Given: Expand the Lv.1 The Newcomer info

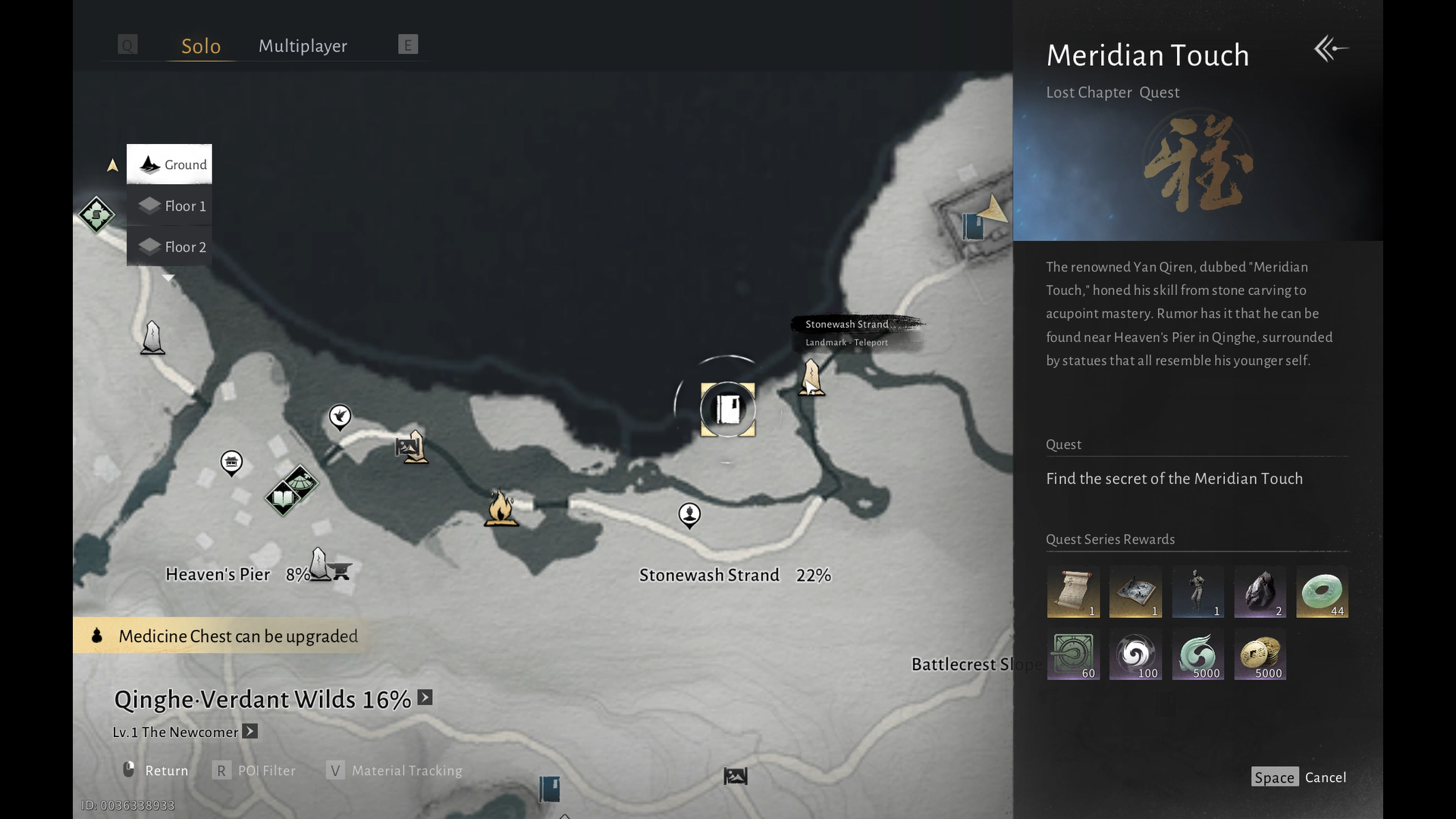Looking at the screenshot, I should point(250,732).
